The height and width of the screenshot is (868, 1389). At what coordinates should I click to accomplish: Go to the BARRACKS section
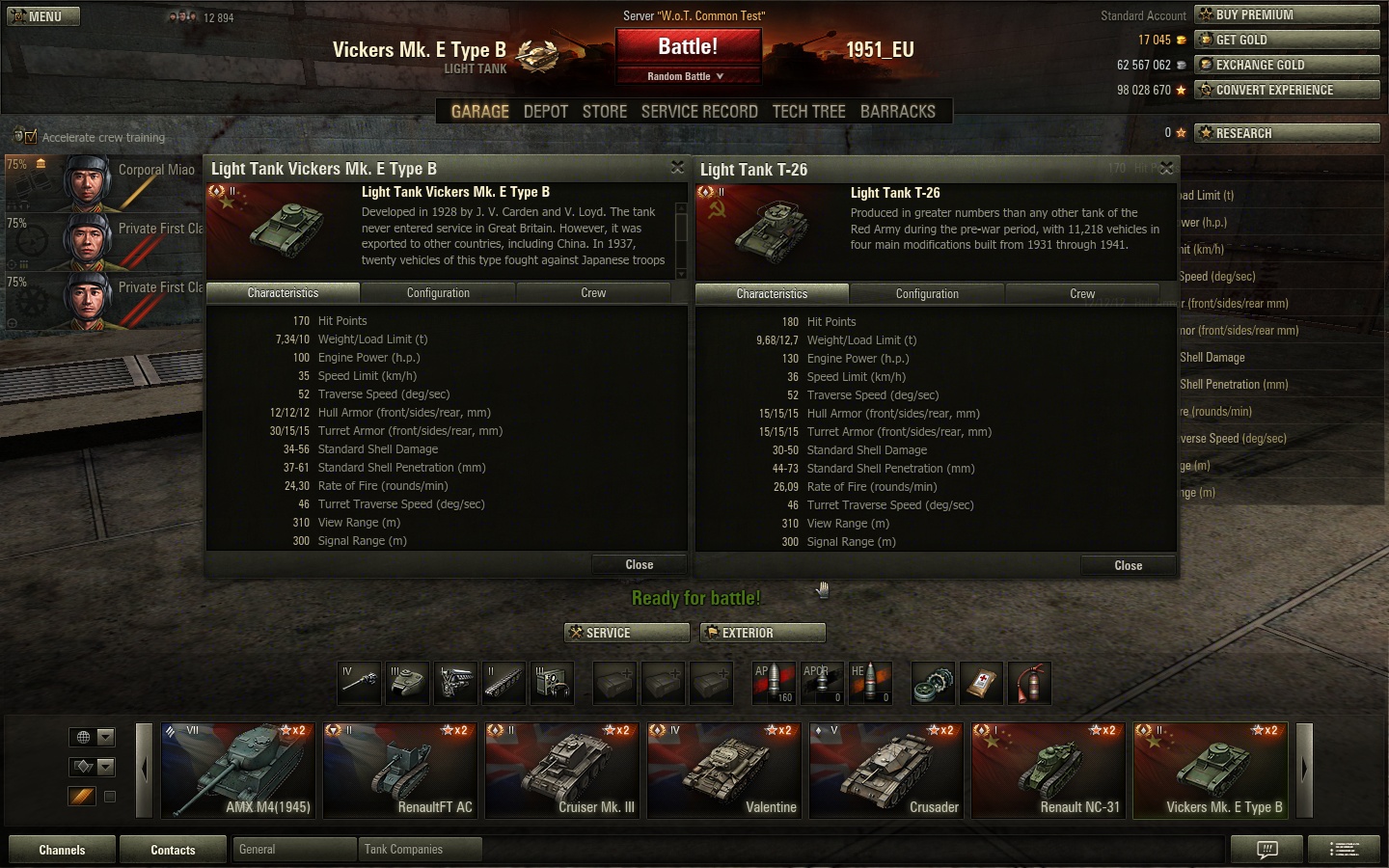tap(897, 112)
